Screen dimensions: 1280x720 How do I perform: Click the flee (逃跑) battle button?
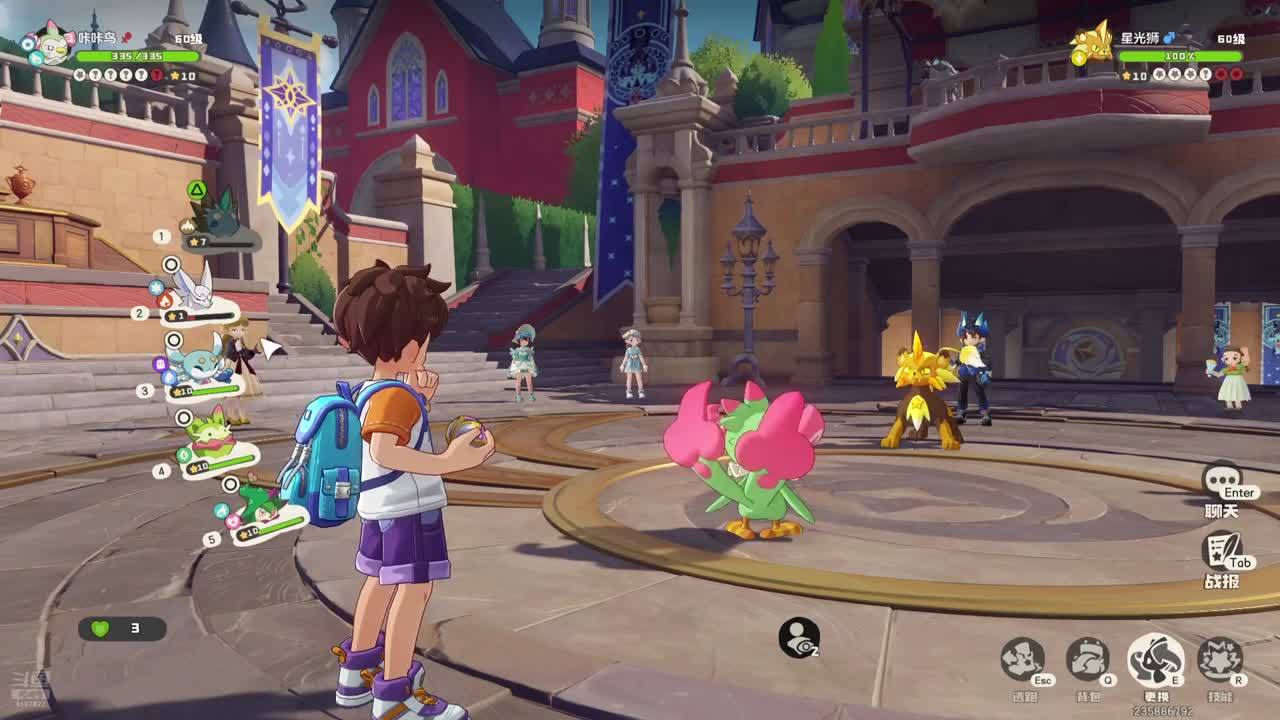1022,660
